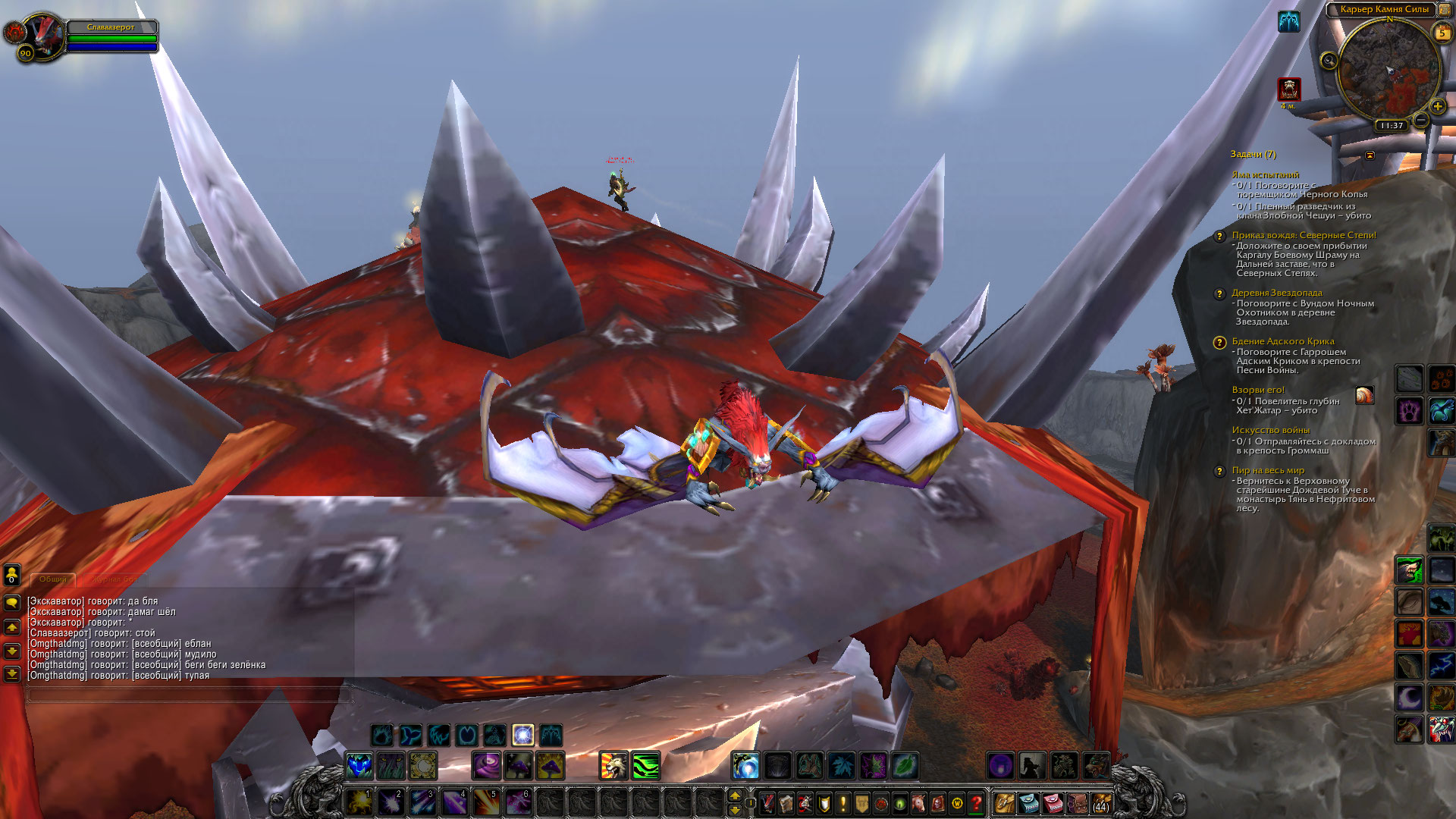The width and height of the screenshot is (1456, 819).
Task: Click the red skull debuff icon
Action: tap(1289, 89)
